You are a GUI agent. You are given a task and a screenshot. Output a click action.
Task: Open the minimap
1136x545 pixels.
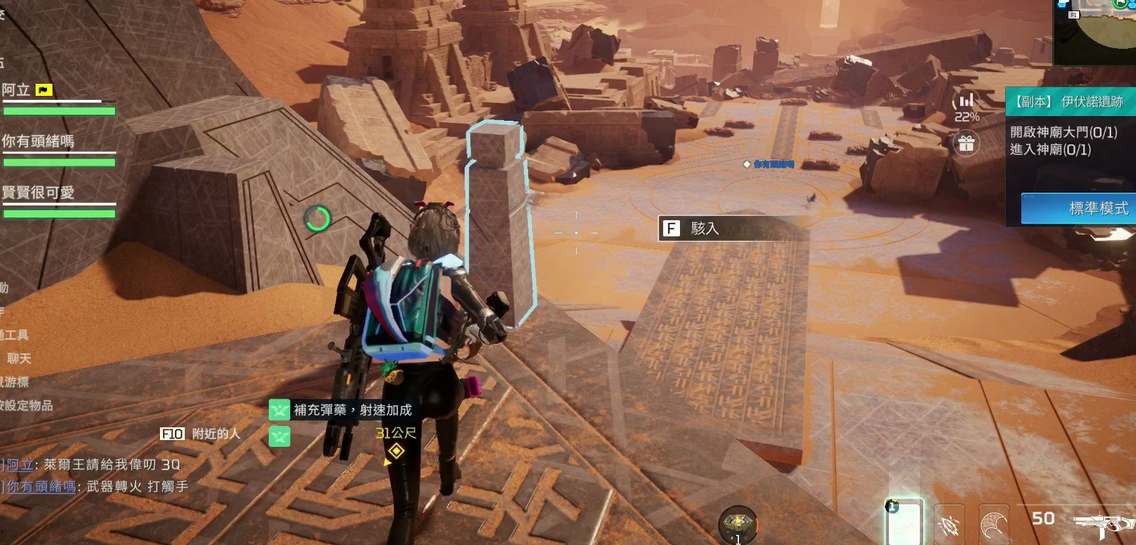coord(1095,30)
